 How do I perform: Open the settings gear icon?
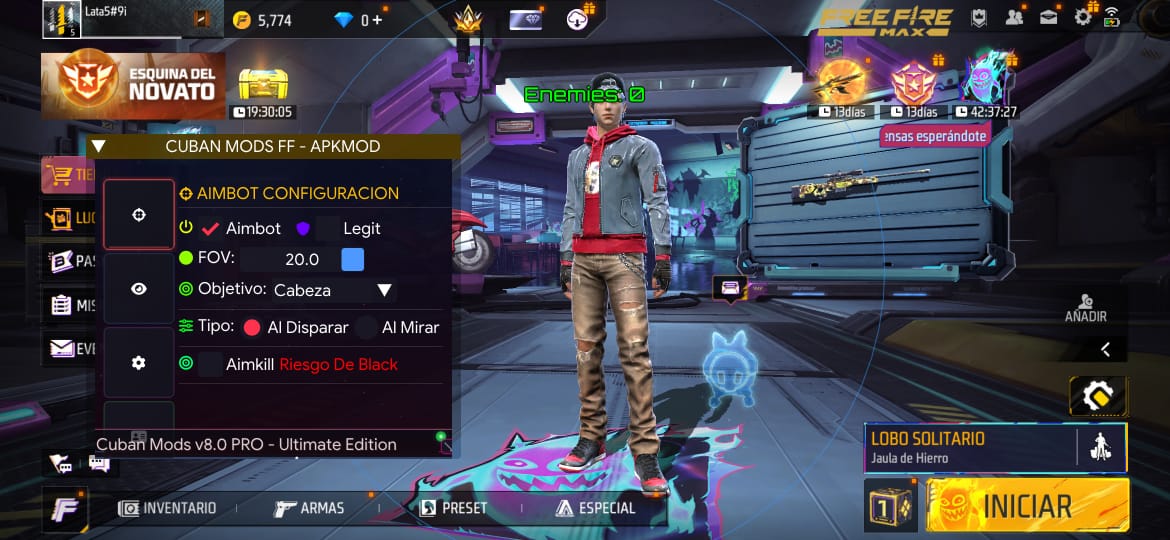pos(1083,17)
